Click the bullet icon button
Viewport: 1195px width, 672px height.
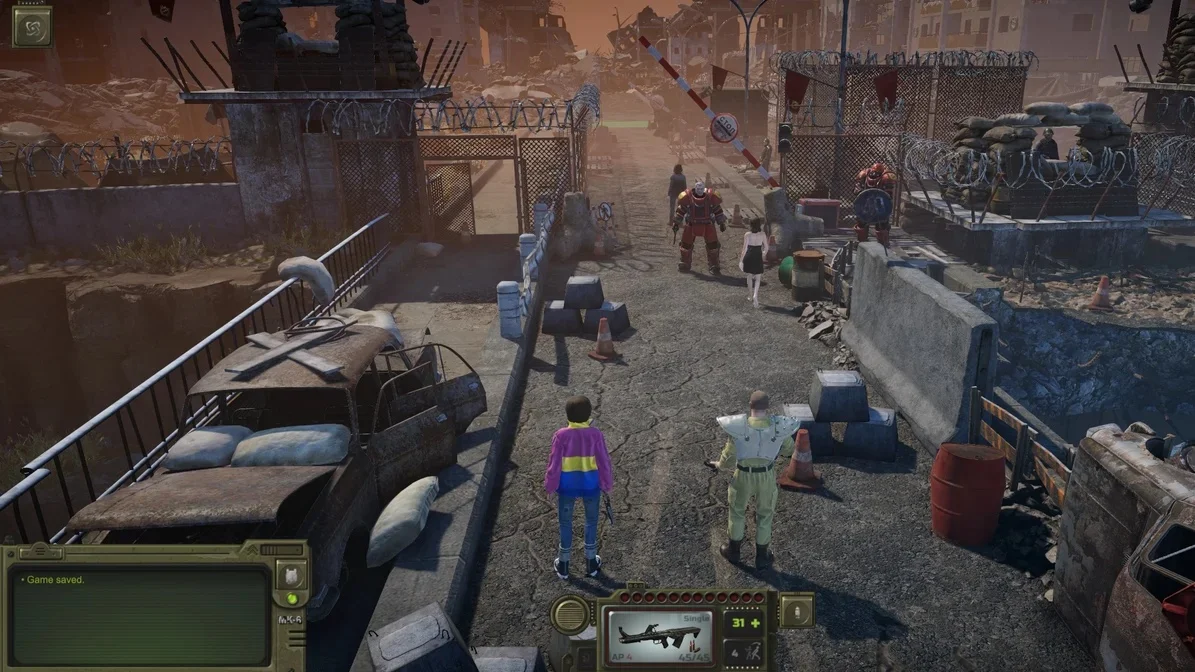pos(796,610)
